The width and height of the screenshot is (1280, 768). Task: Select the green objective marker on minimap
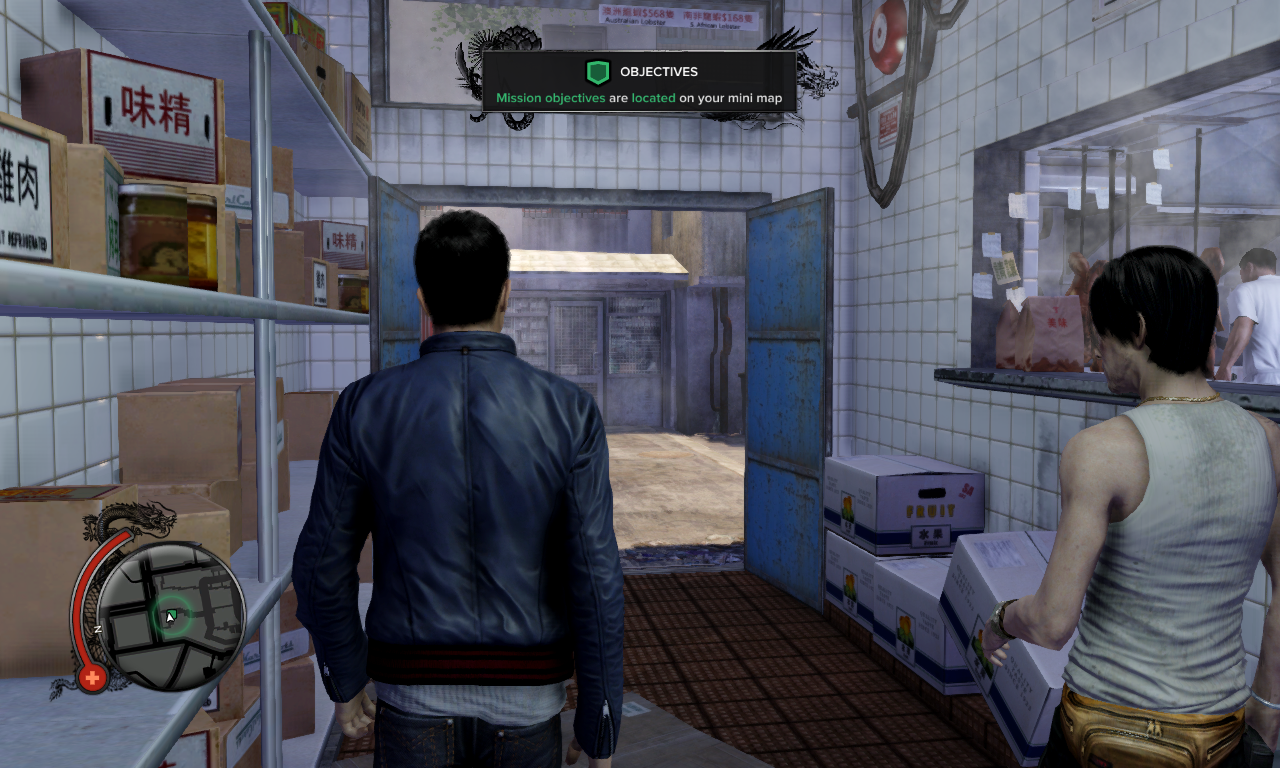click(171, 616)
